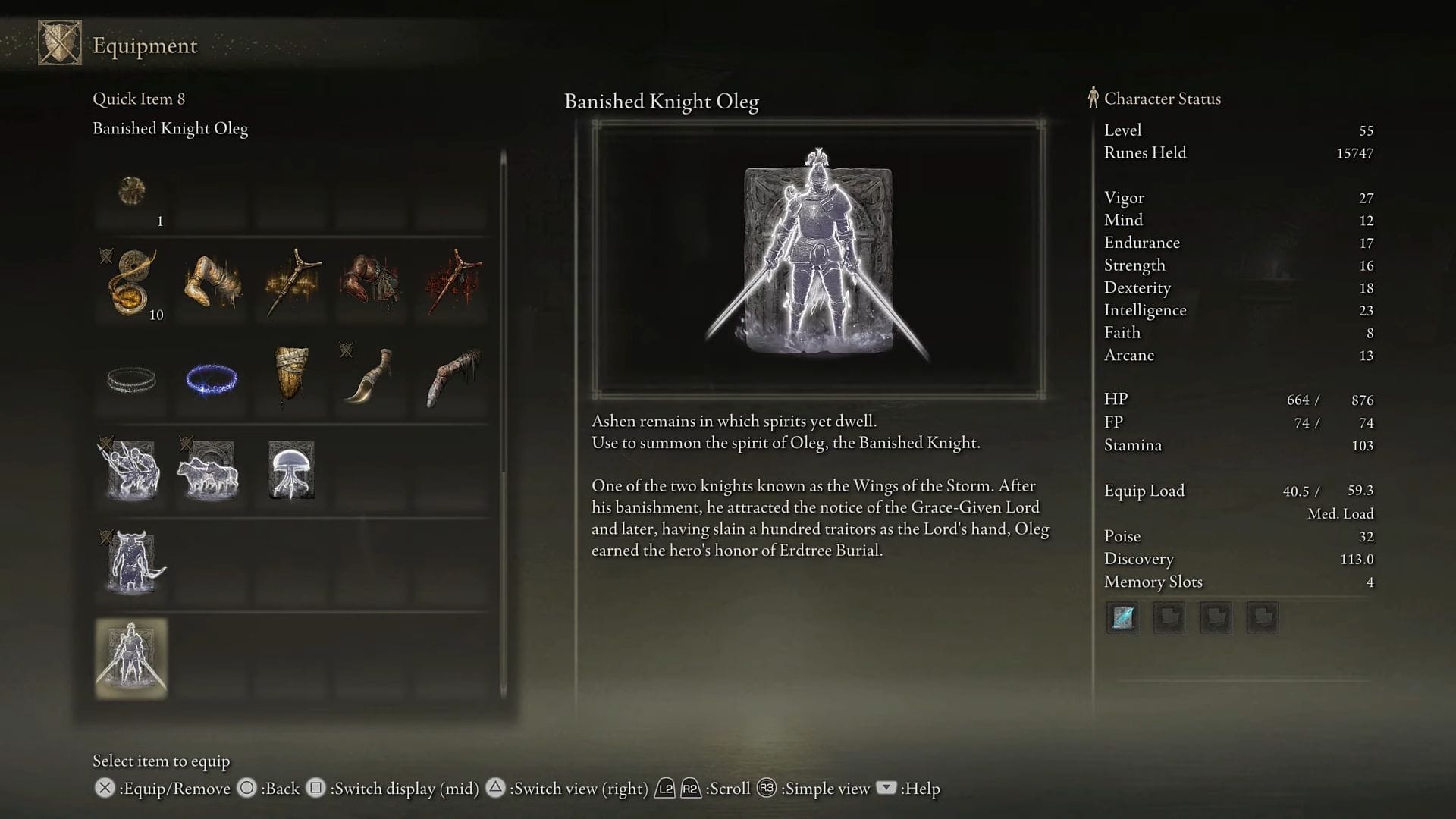Select the gold medallion consumable with quantity 10
The height and width of the screenshot is (819, 1456).
point(131,284)
